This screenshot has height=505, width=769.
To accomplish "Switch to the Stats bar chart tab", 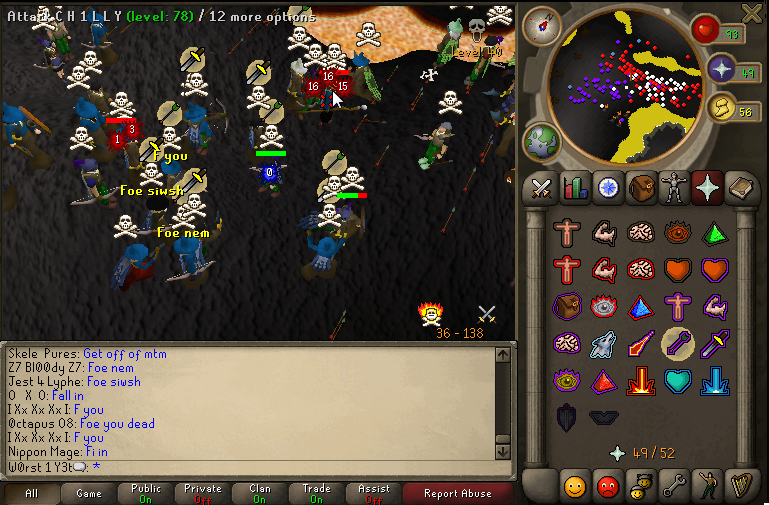I will (x=574, y=187).
